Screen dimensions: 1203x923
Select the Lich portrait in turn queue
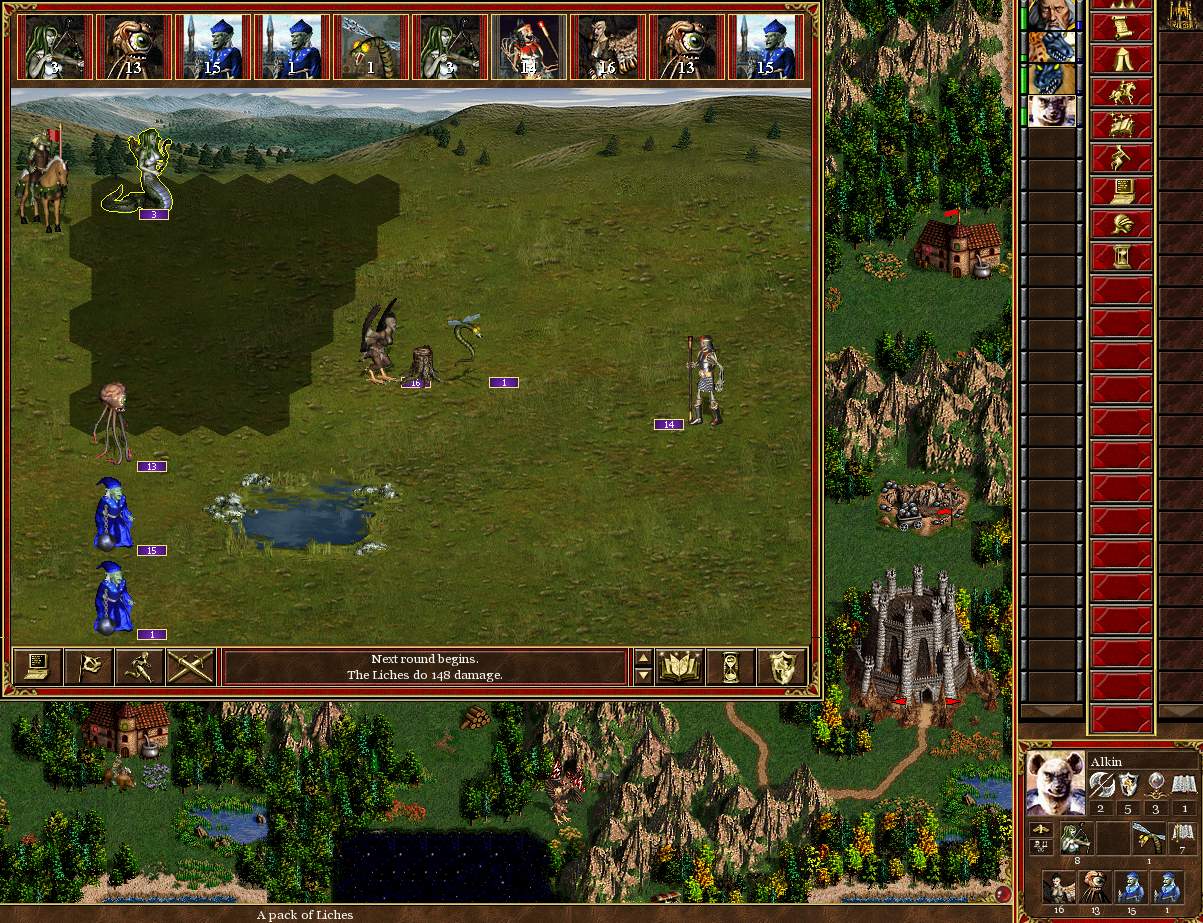pos(529,47)
